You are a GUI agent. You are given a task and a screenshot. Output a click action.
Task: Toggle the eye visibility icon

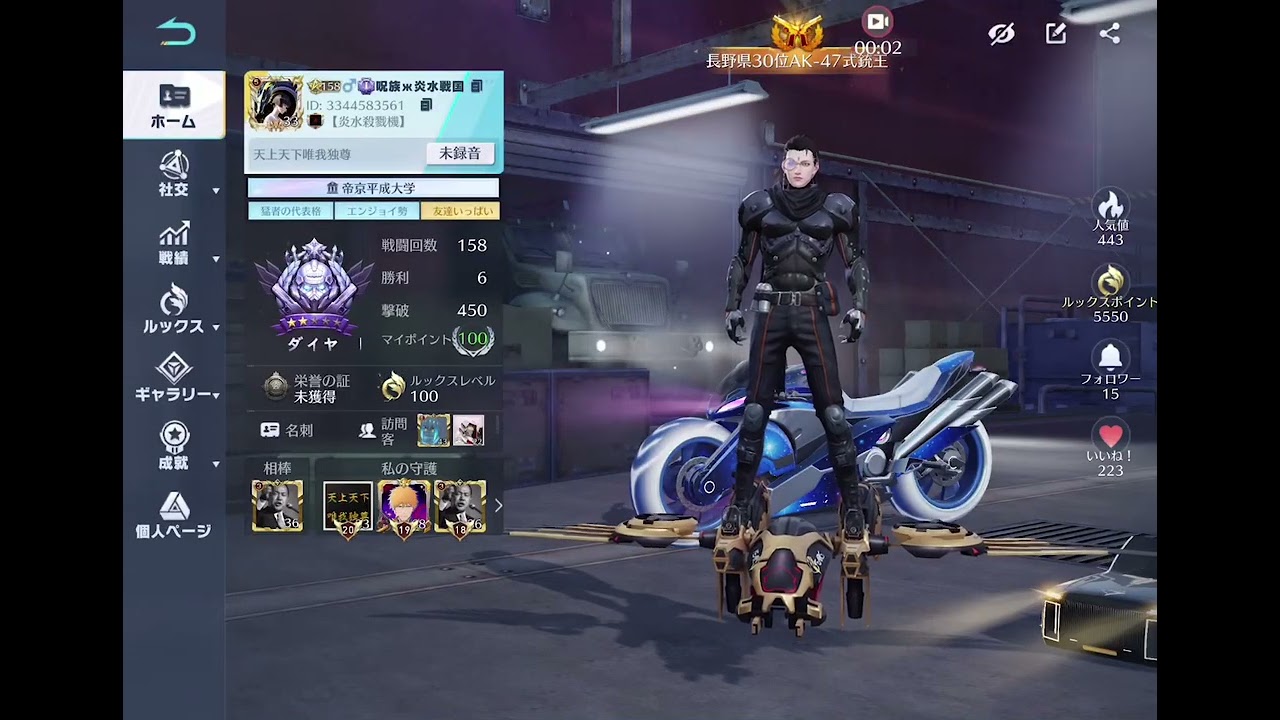1001,34
